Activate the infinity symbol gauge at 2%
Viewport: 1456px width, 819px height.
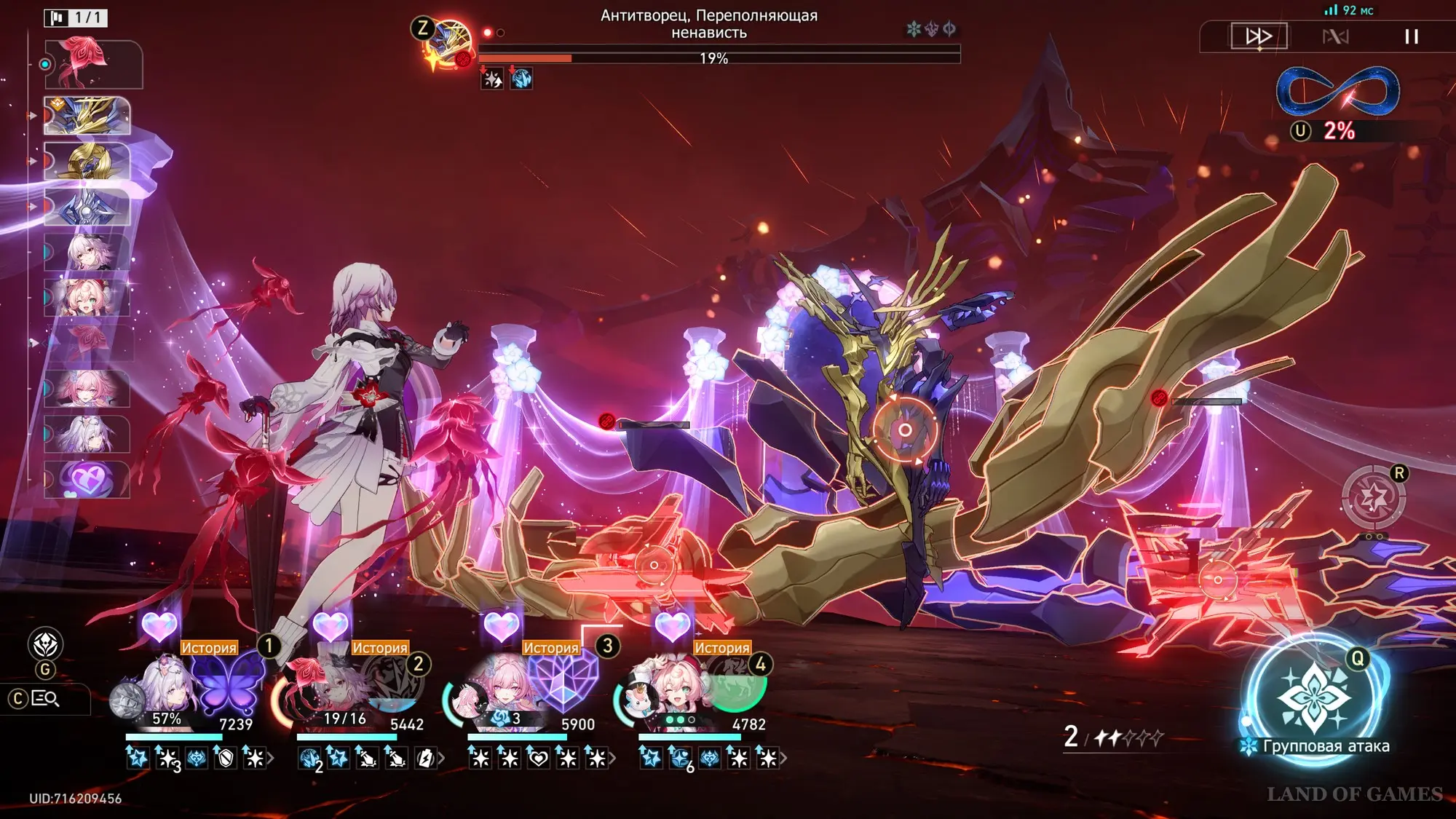1338,91
